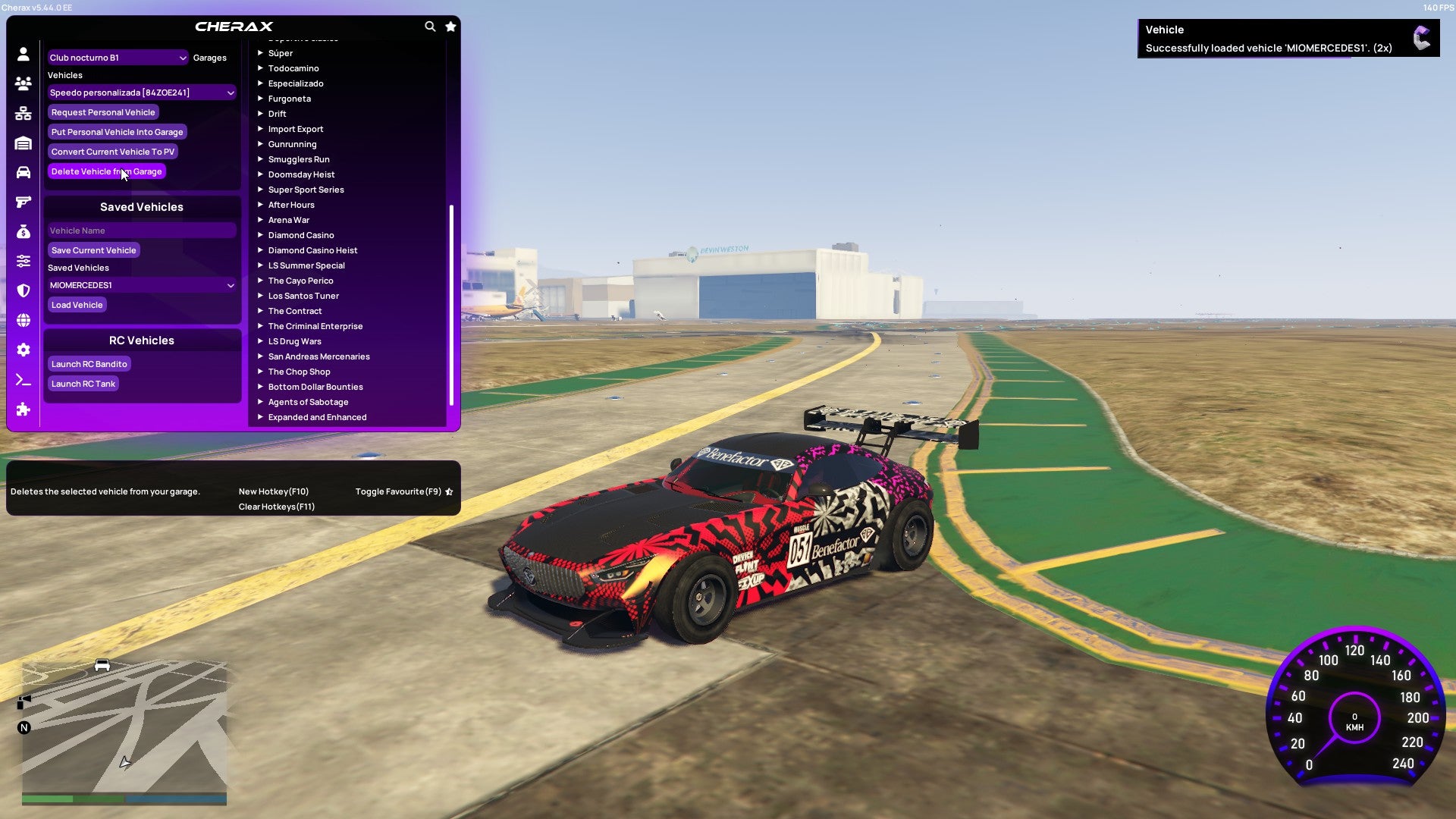
Task: Expand the Diamond Casino Heist category
Action: tap(312, 249)
